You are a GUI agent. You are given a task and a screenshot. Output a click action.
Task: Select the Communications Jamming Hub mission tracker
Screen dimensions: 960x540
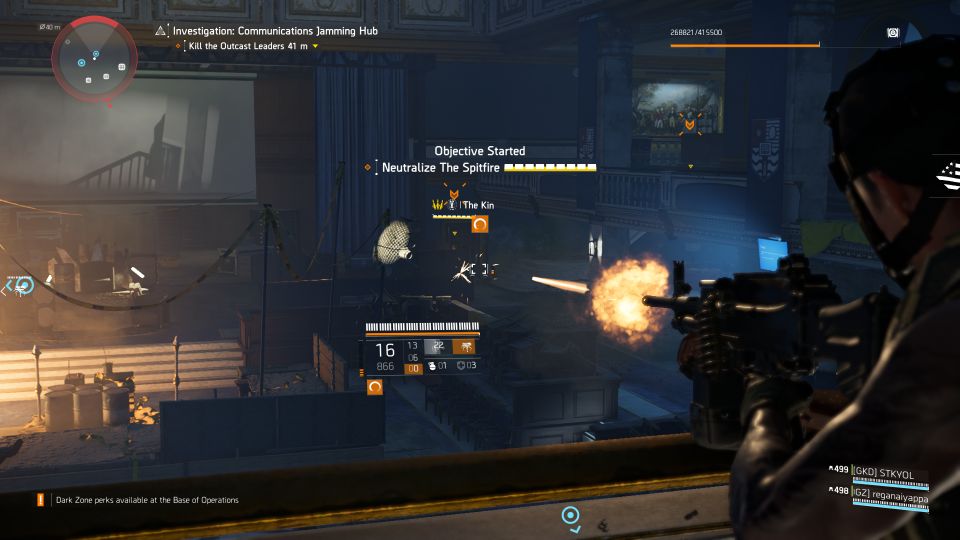coord(275,31)
